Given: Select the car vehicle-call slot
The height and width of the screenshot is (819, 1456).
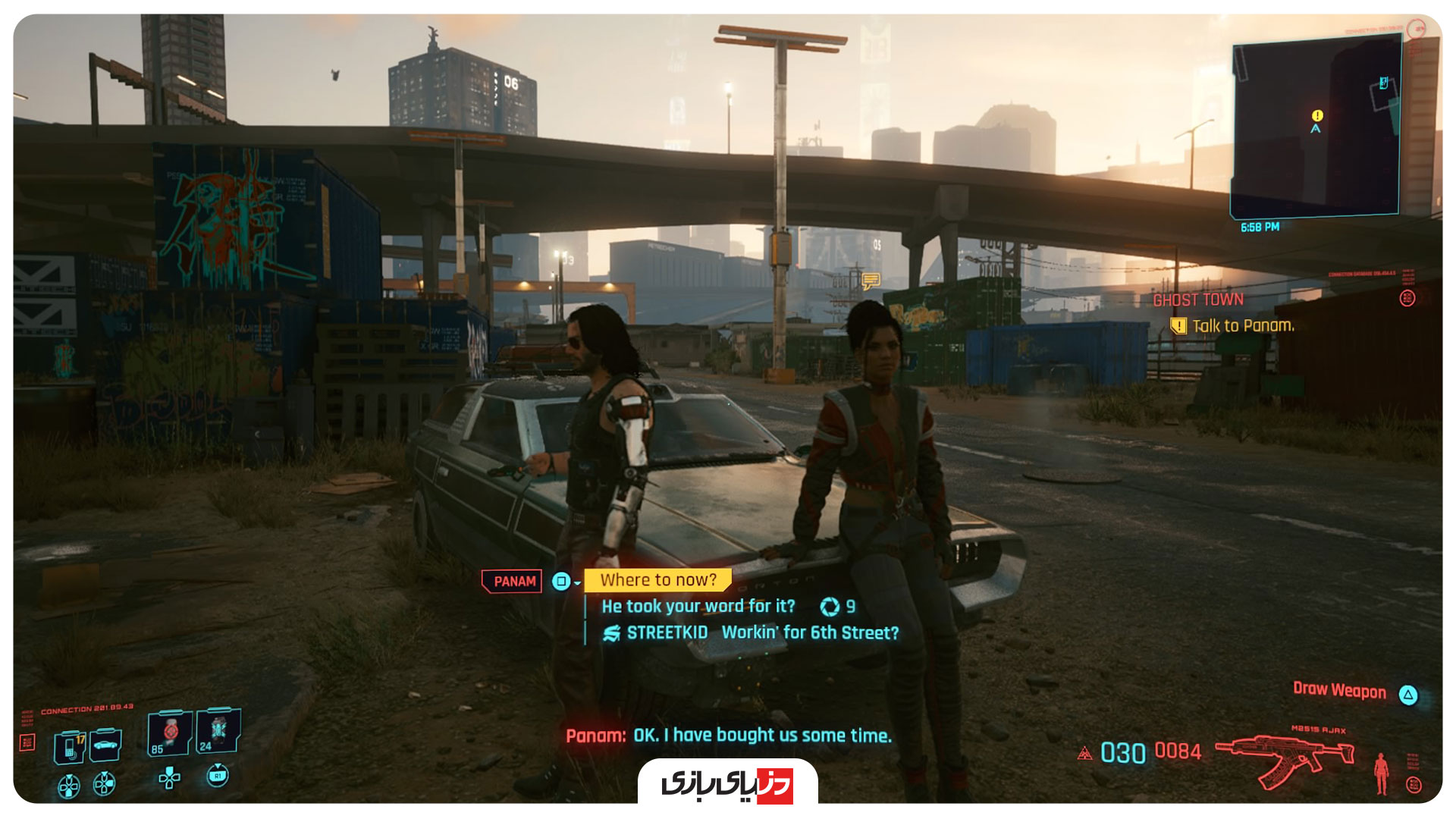Looking at the screenshot, I should coord(105,745).
